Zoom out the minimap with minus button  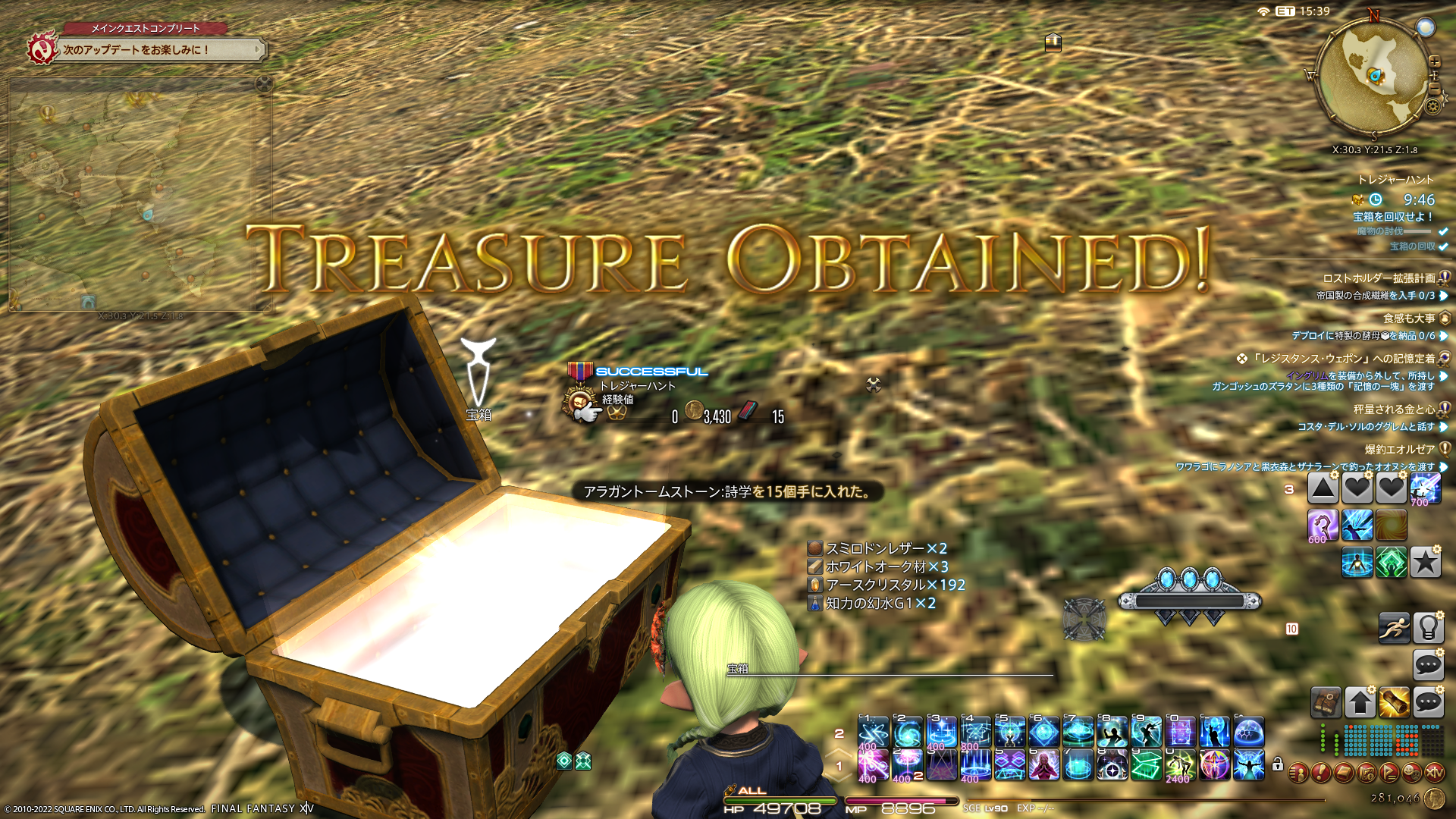pos(1435,88)
